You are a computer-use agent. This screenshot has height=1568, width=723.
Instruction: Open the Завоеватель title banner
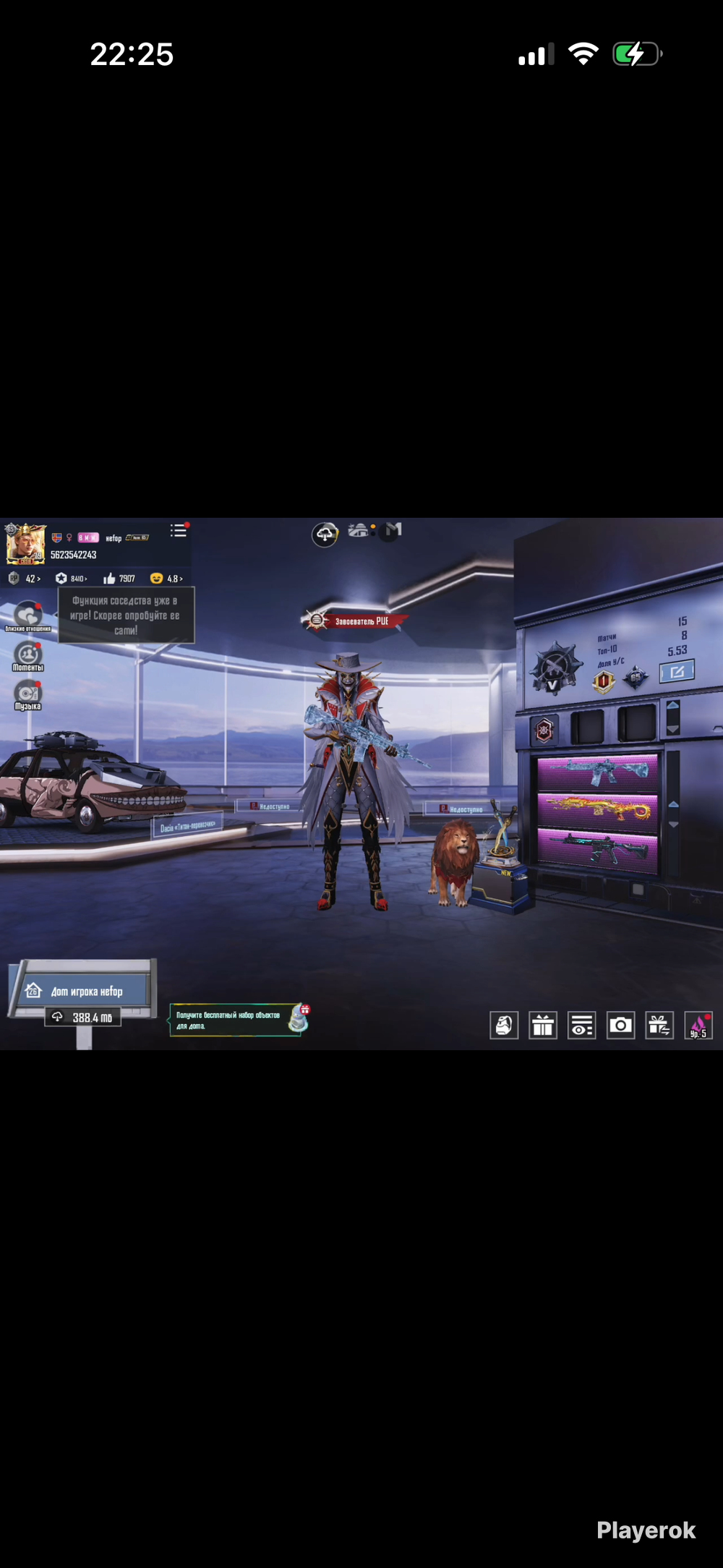[x=355, y=621]
